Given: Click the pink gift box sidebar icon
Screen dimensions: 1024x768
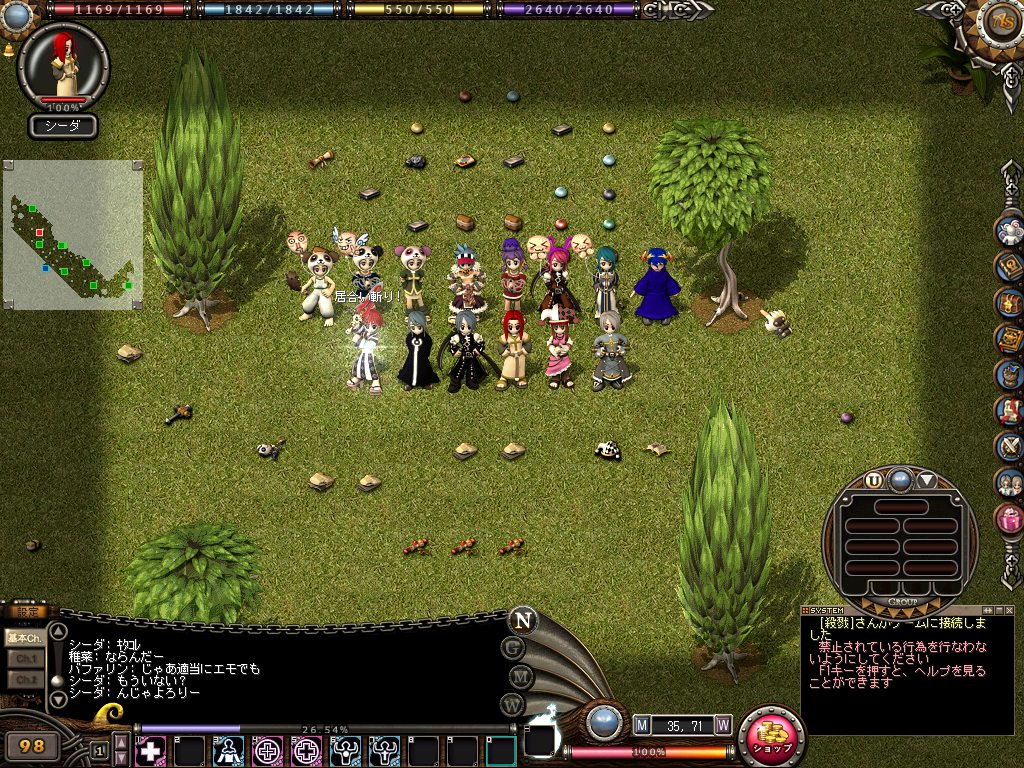Looking at the screenshot, I should 1009,518.
